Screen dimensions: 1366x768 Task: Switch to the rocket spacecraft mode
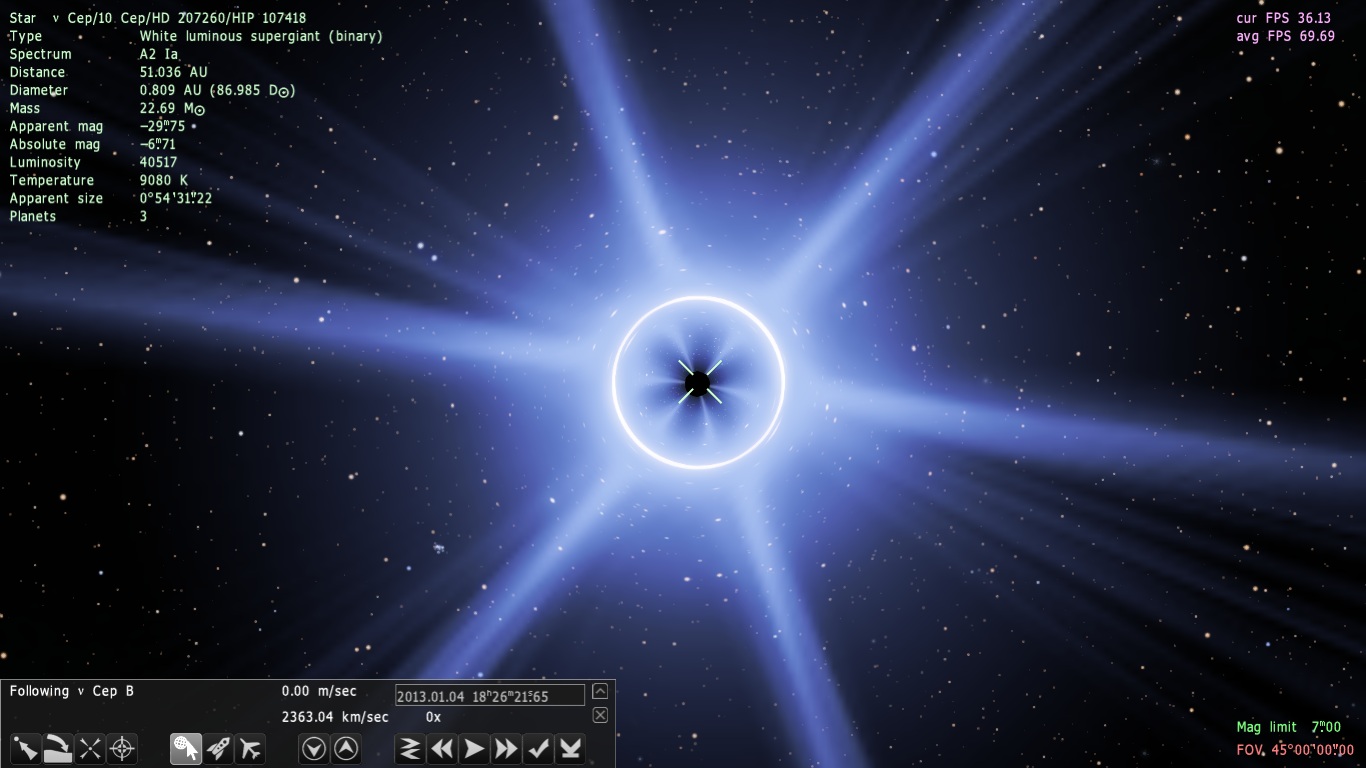(x=218, y=748)
